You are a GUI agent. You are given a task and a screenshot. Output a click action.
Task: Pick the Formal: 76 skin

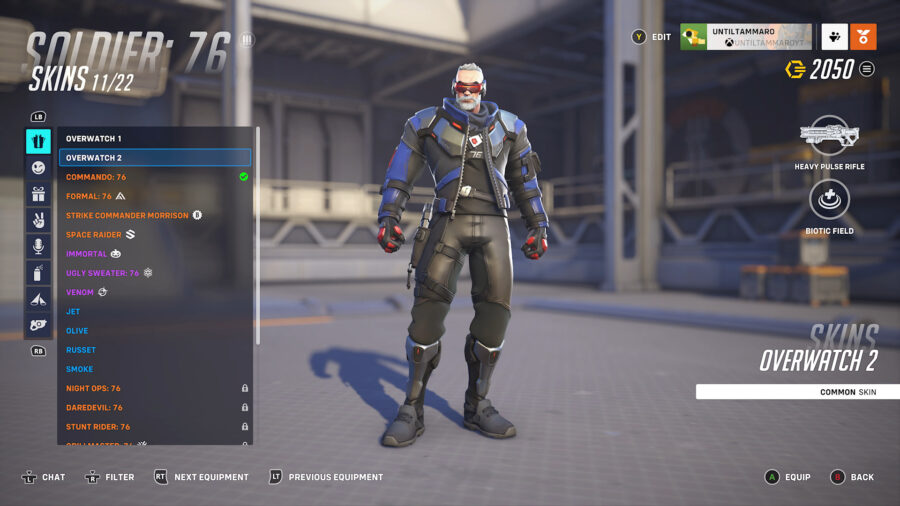(89, 196)
